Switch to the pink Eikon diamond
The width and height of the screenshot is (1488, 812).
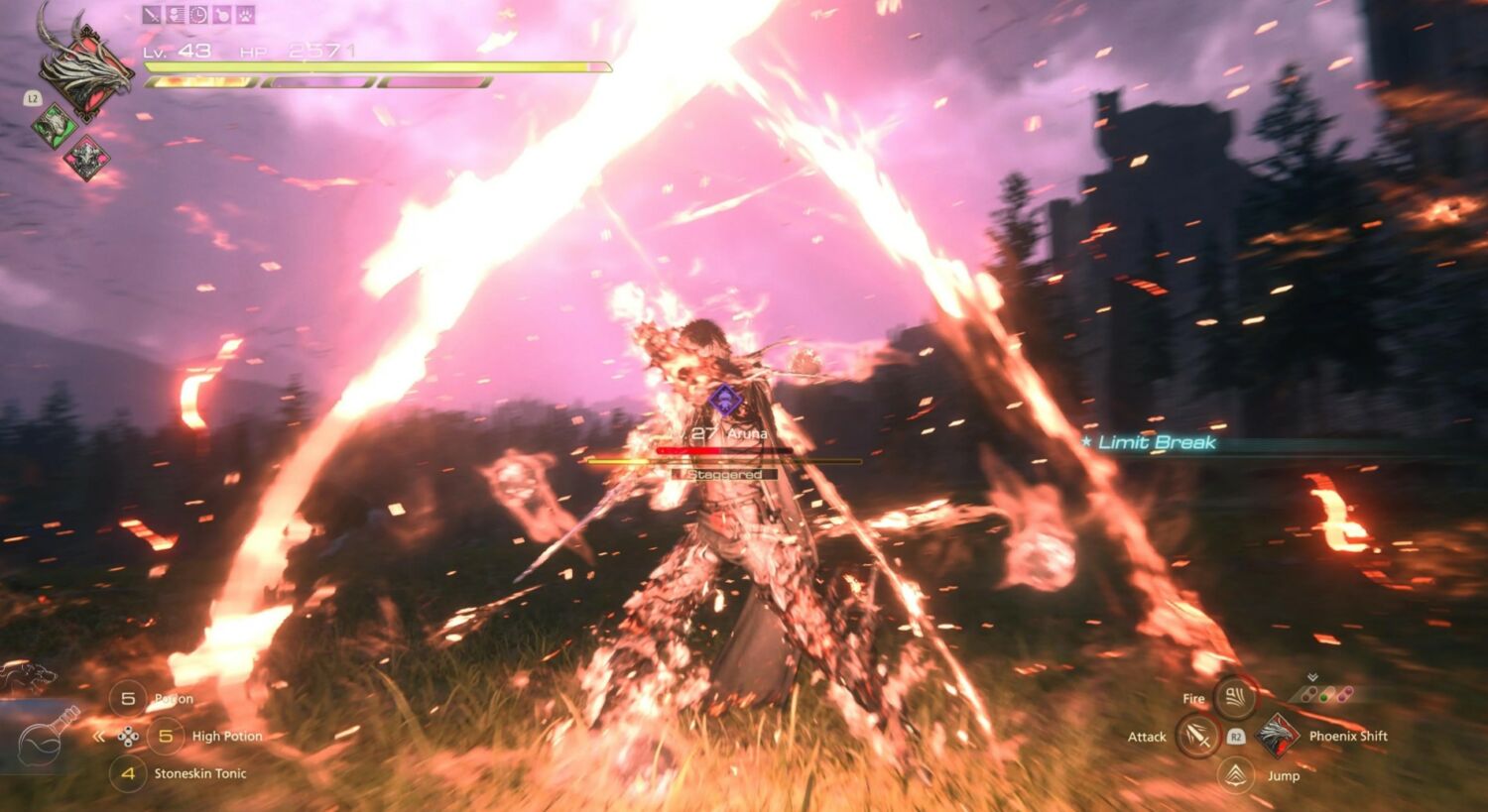86,158
